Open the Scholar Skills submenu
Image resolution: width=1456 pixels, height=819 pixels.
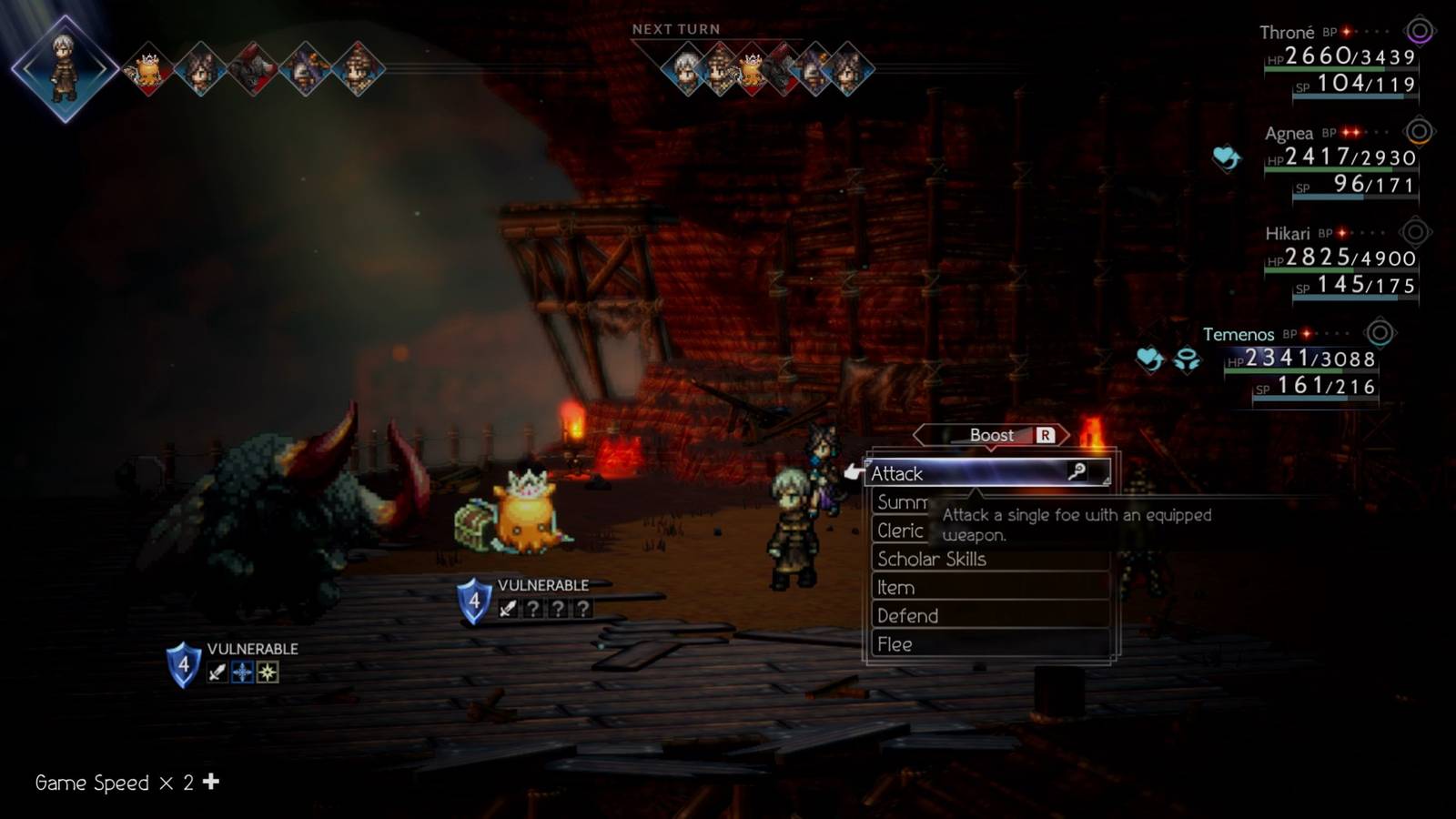pos(931,559)
